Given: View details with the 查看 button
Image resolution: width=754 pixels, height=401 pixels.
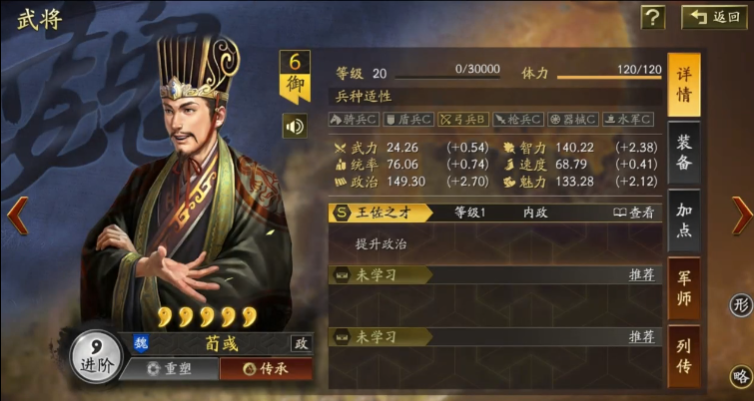Looking at the screenshot, I should [634, 212].
